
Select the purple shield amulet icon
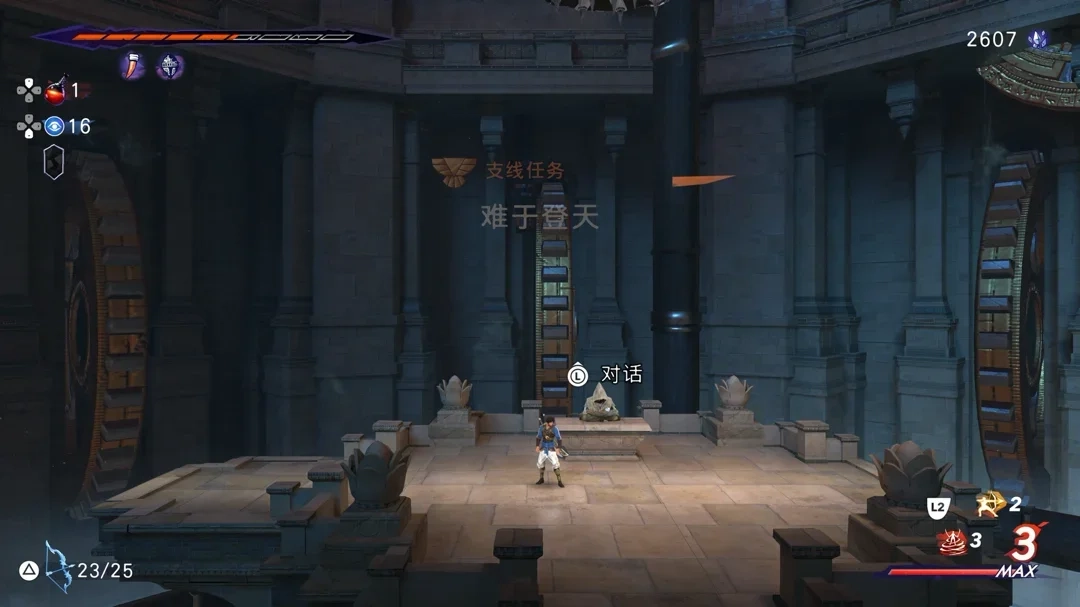click(170, 66)
